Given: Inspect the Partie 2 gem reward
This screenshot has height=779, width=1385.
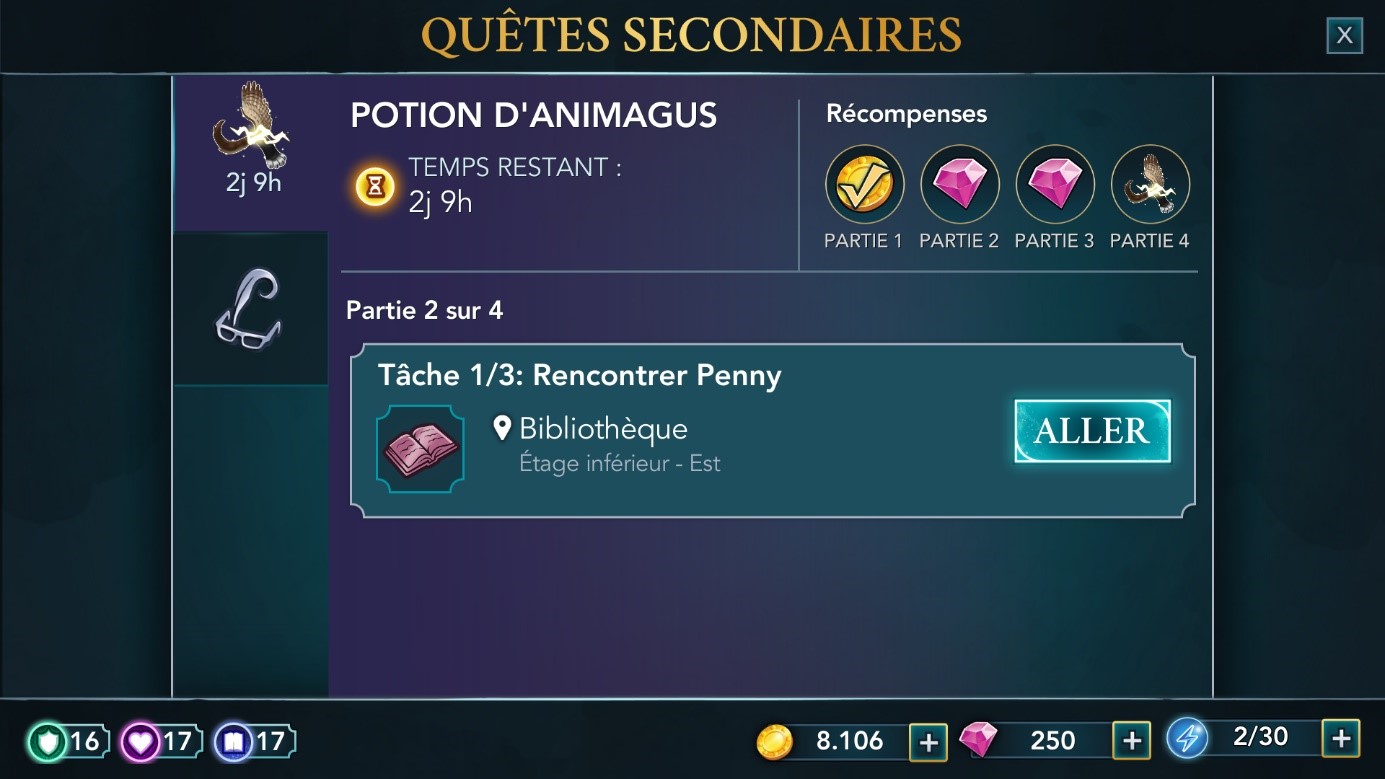Looking at the screenshot, I should [x=959, y=184].
